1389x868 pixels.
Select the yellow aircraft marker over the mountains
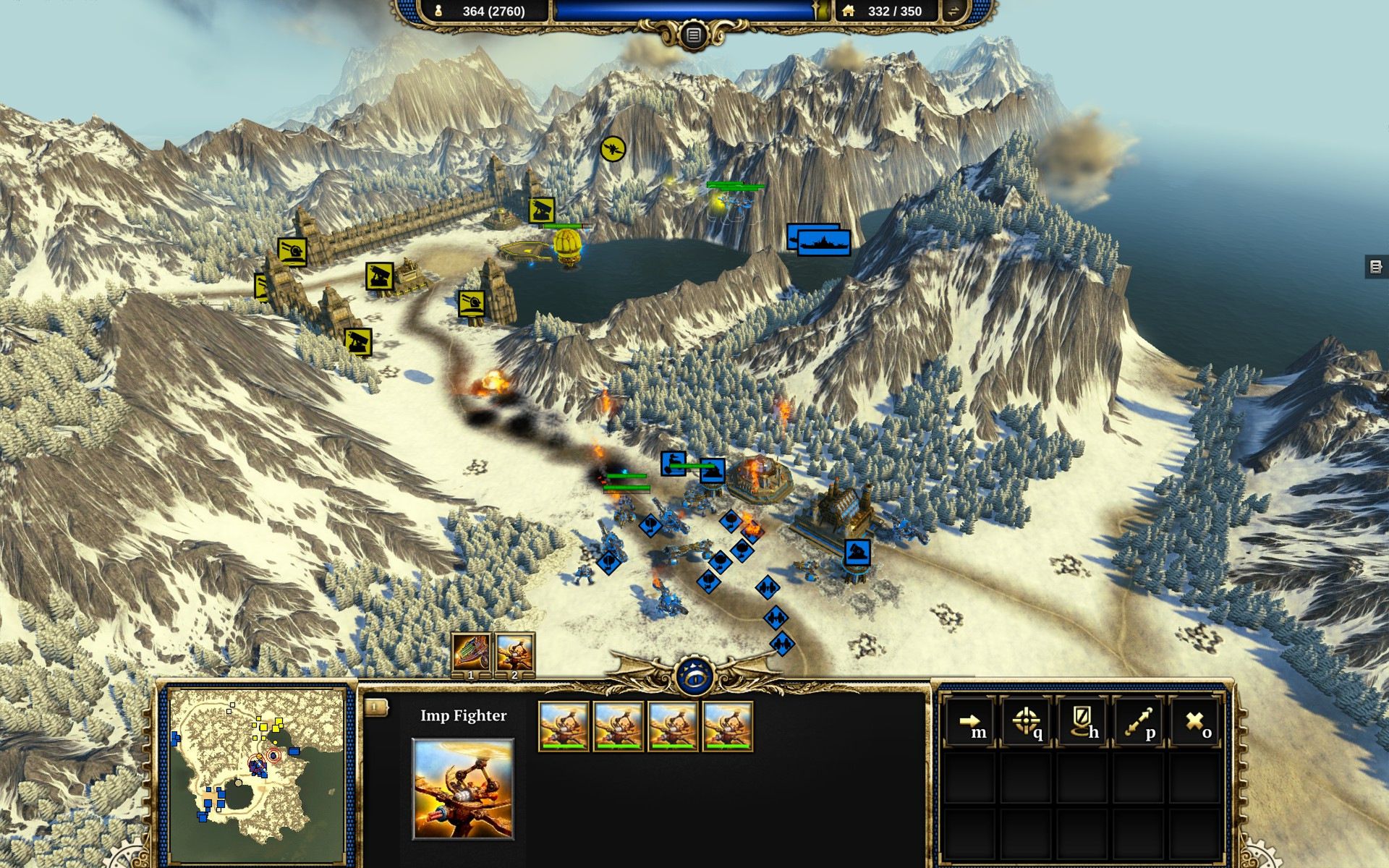(613, 149)
